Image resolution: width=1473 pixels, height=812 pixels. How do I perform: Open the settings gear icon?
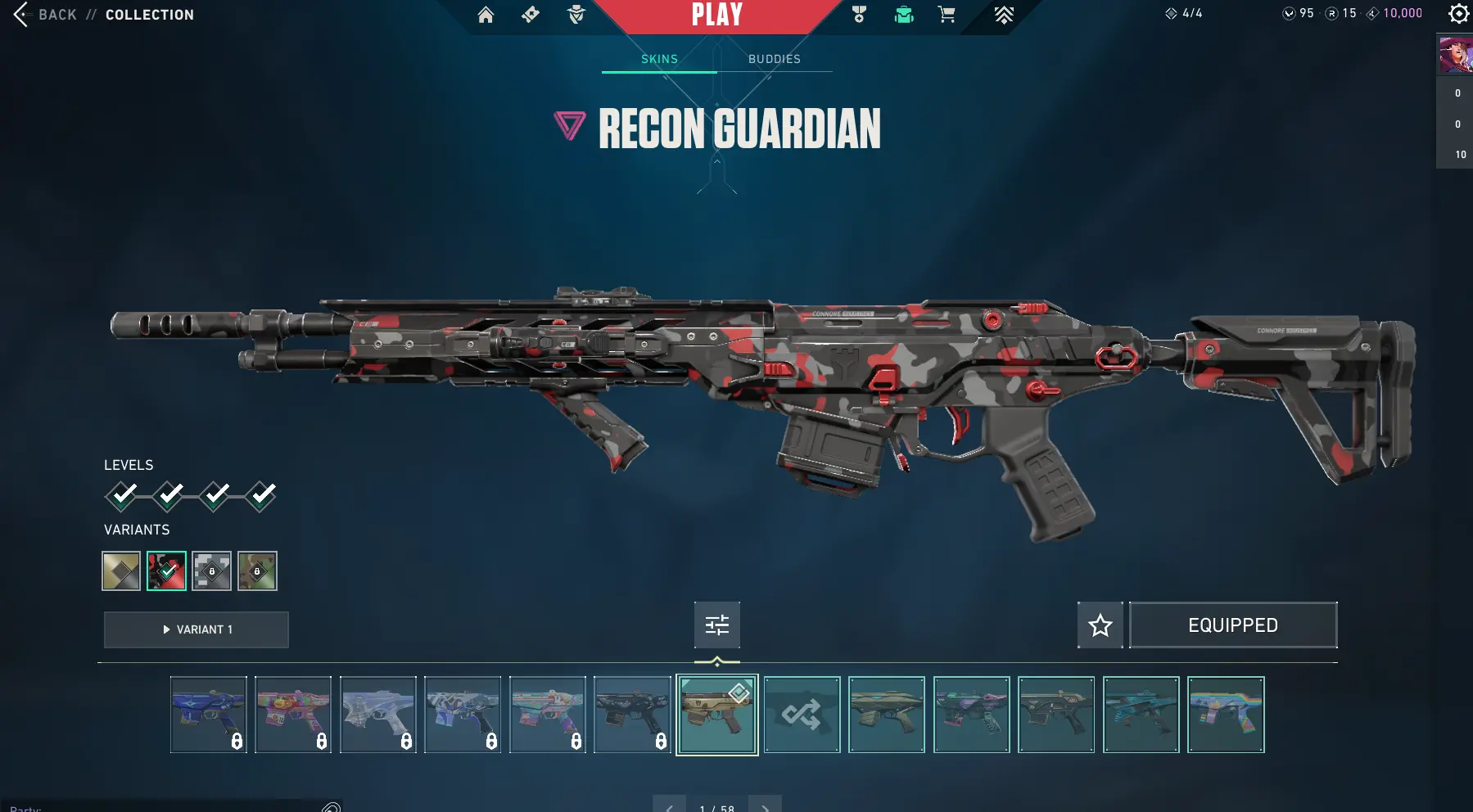click(x=1458, y=14)
